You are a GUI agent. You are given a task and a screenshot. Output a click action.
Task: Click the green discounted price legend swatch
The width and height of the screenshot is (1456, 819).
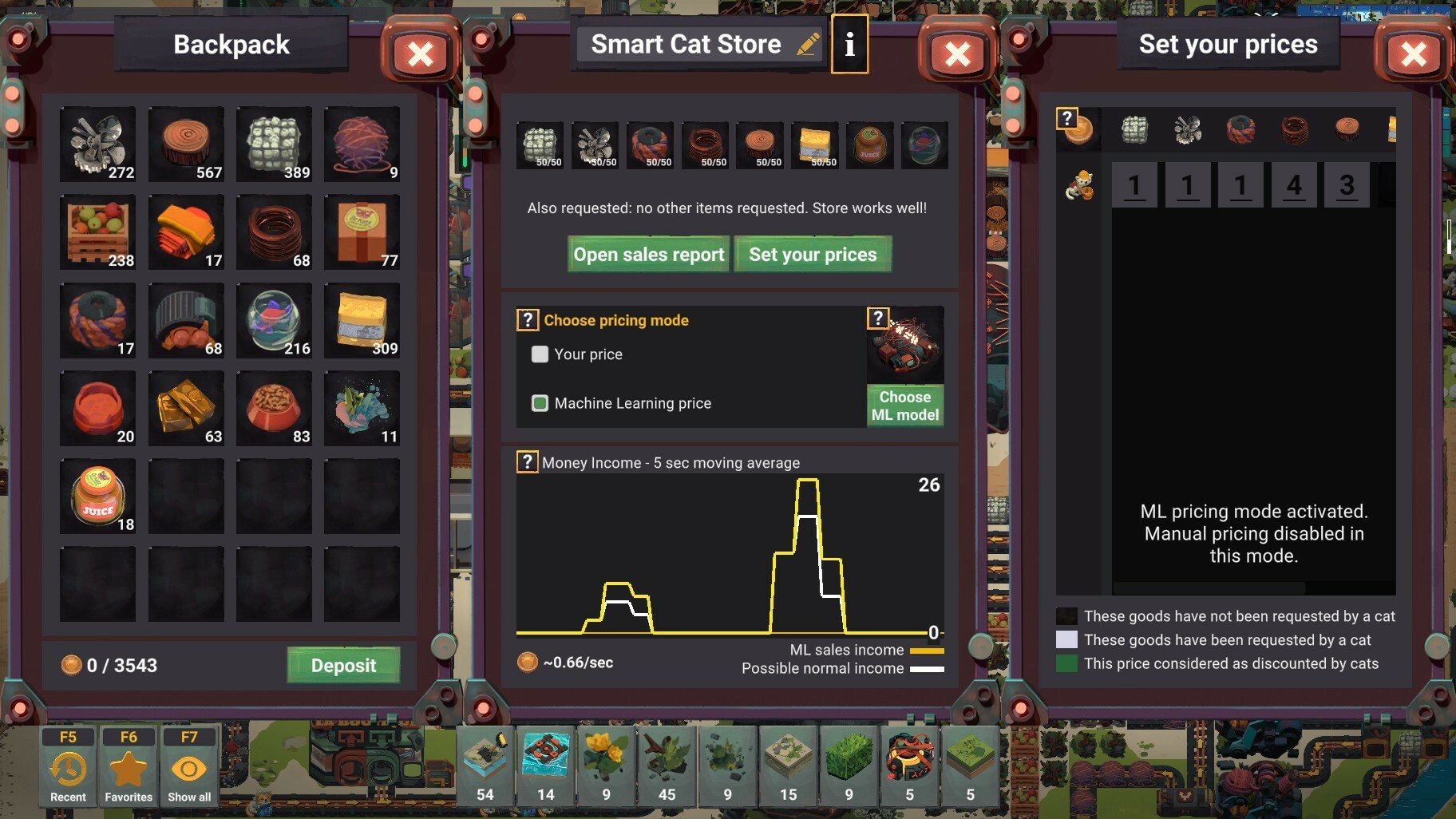tap(1066, 663)
